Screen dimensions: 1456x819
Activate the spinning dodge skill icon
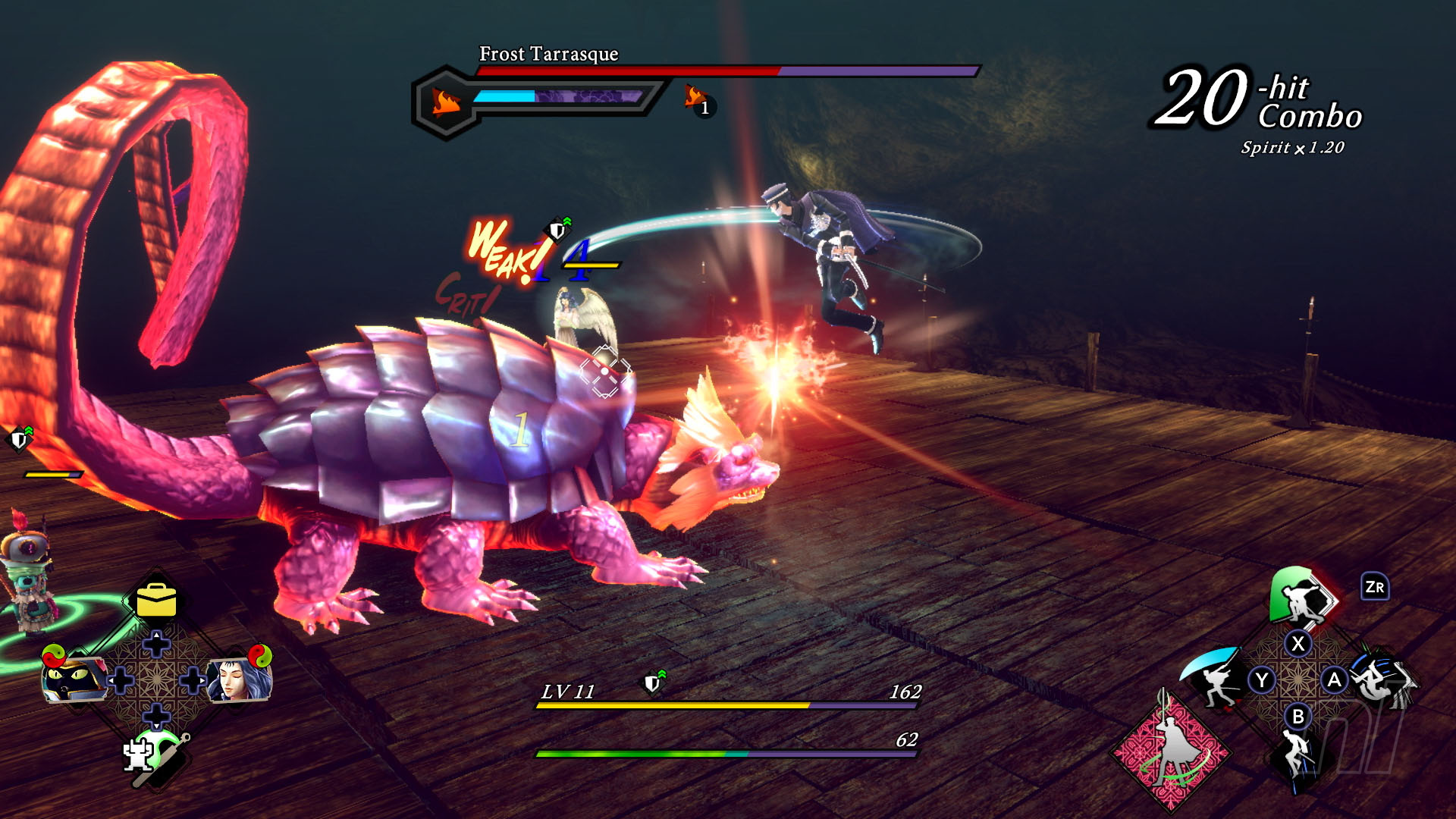(1380, 678)
